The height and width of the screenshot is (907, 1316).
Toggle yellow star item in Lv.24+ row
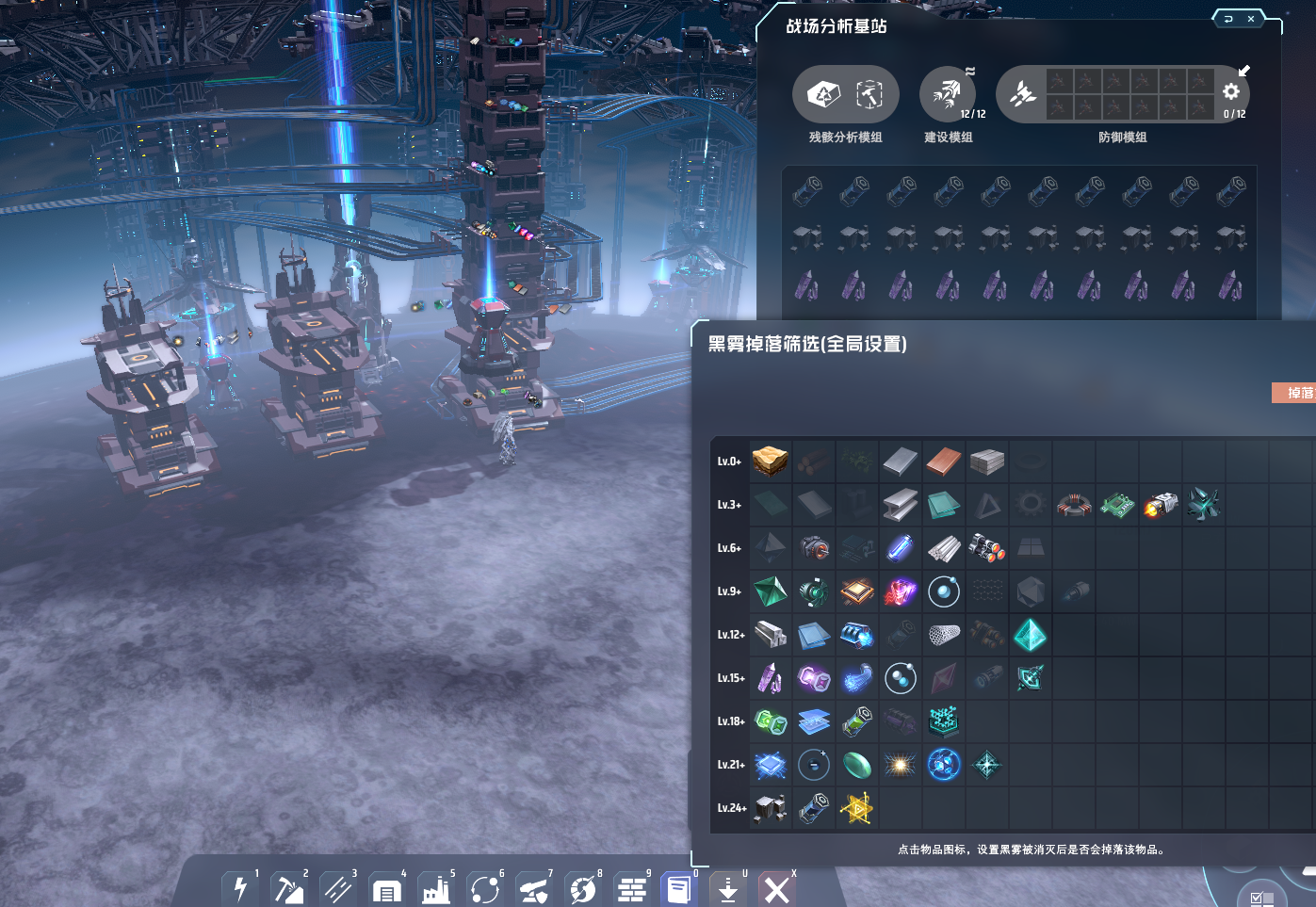pyautogui.click(x=857, y=808)
